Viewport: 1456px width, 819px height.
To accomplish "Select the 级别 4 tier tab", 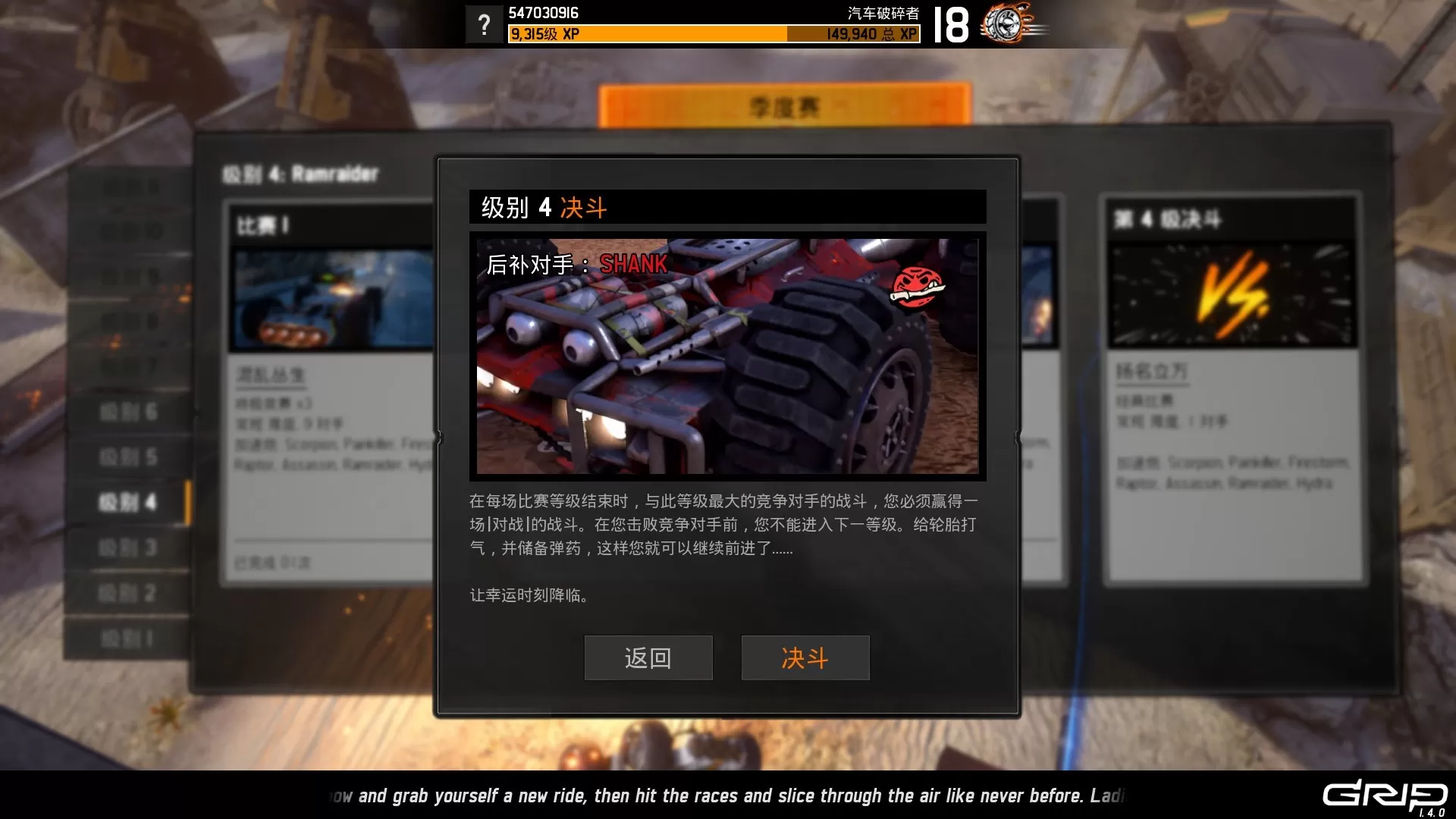I will coord(127,502).
